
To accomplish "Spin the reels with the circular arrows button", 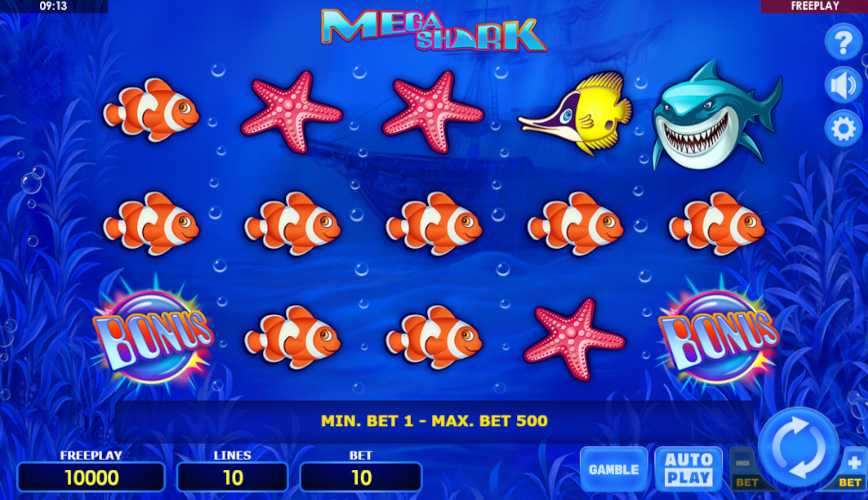I will pos(797,446).
